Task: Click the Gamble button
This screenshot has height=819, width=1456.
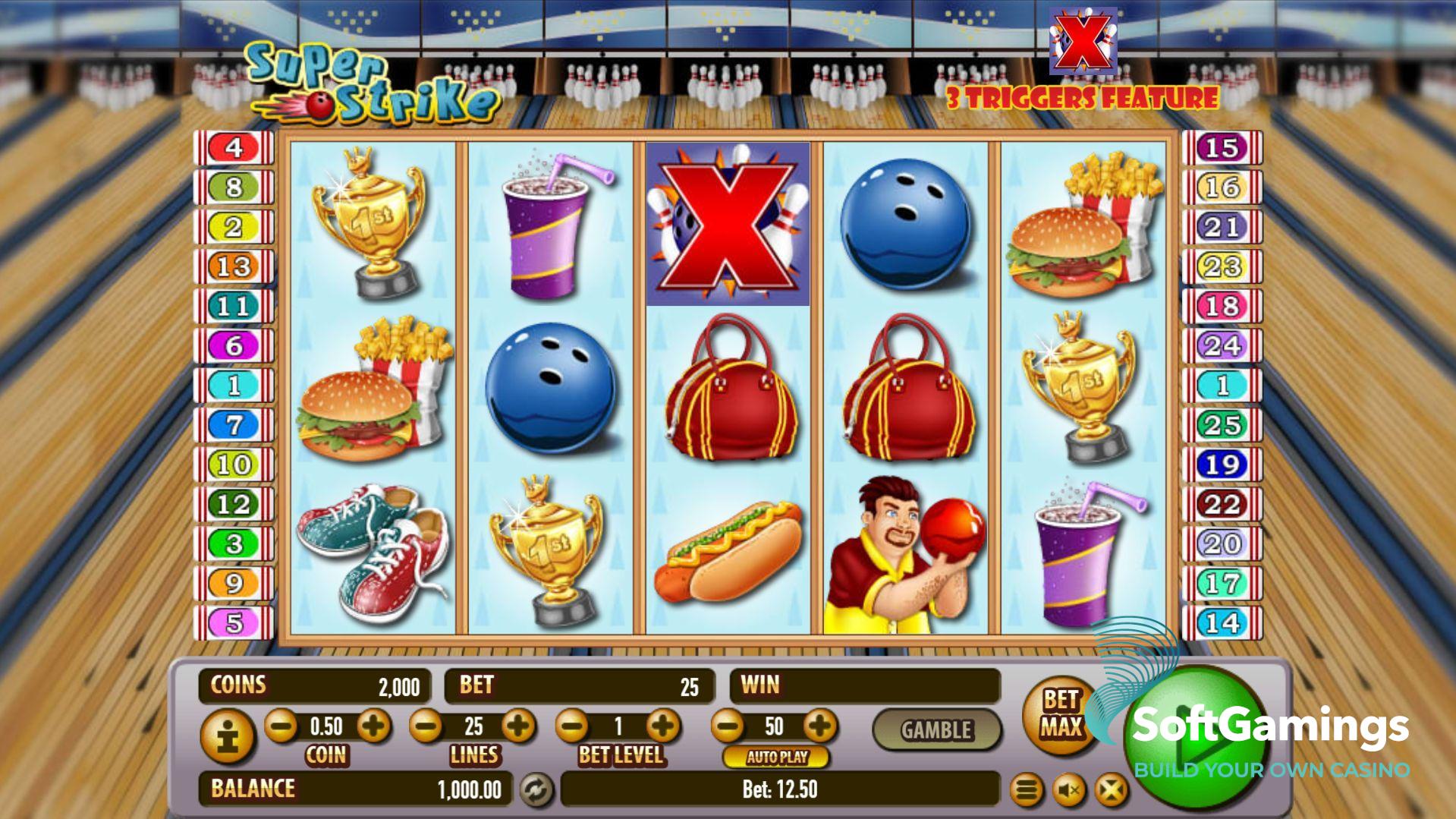Action: pyautogui.click(x=936, y=729)
